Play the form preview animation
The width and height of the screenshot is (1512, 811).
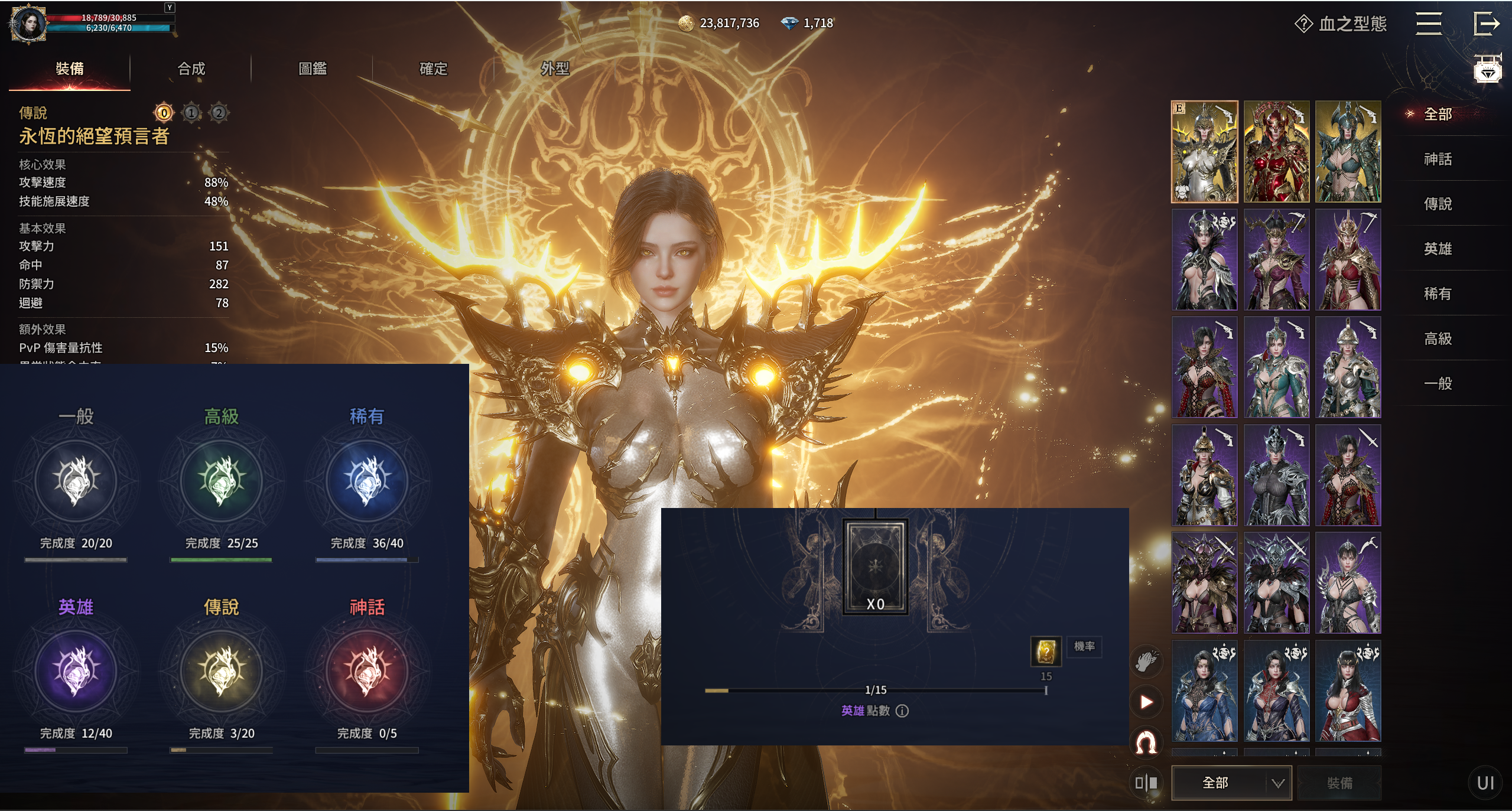(1146, 702)
